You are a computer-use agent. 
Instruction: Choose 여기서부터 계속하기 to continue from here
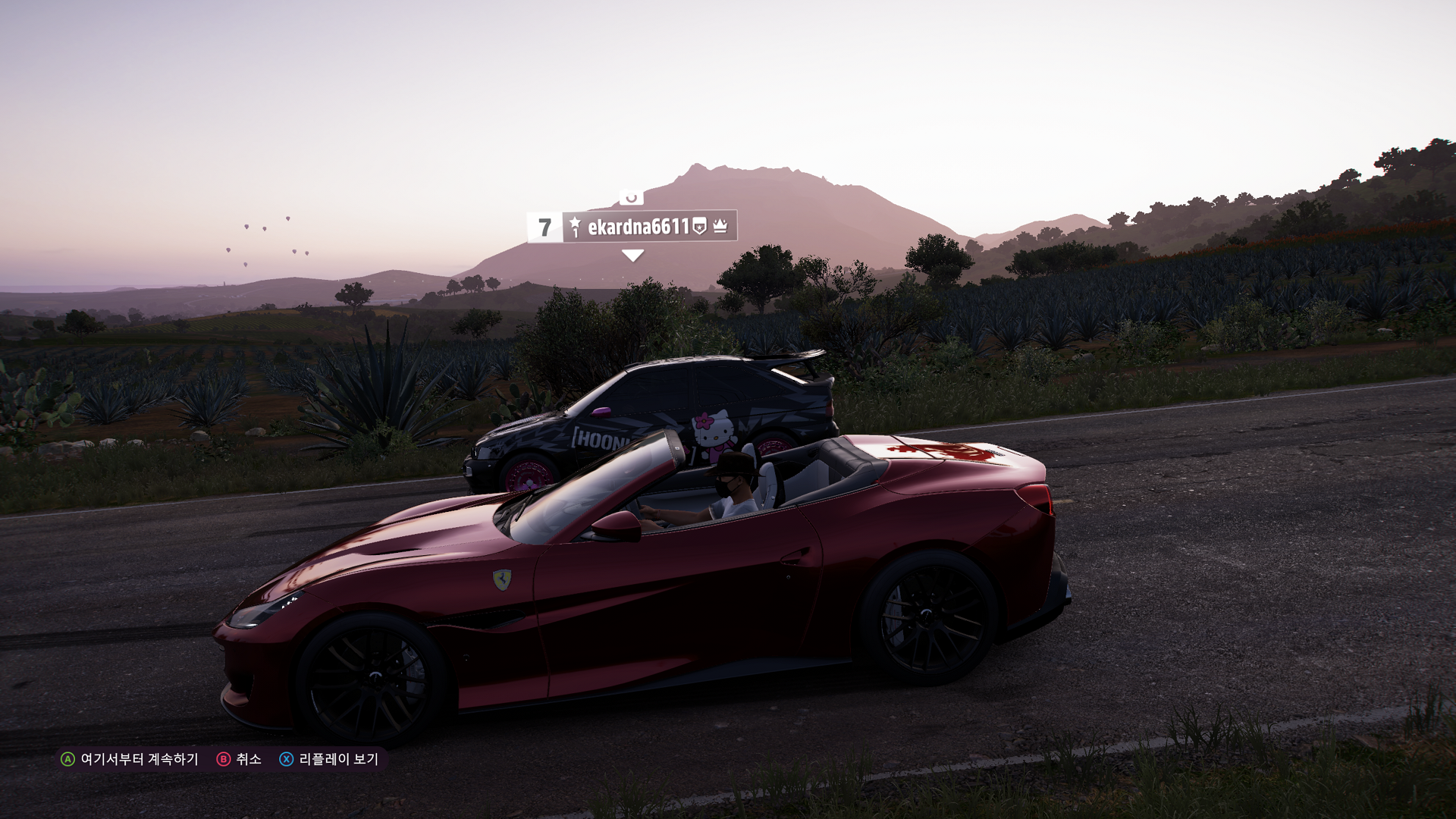tap(130, 759)
